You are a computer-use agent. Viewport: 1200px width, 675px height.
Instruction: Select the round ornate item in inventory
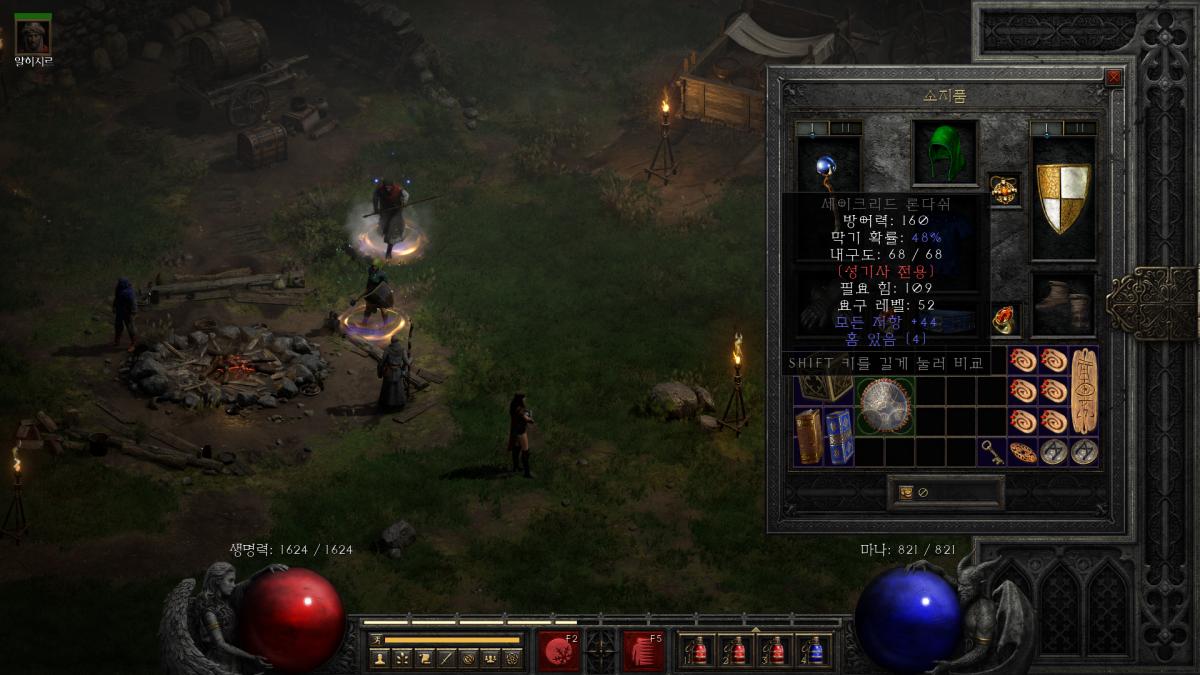tap(885, 405)
